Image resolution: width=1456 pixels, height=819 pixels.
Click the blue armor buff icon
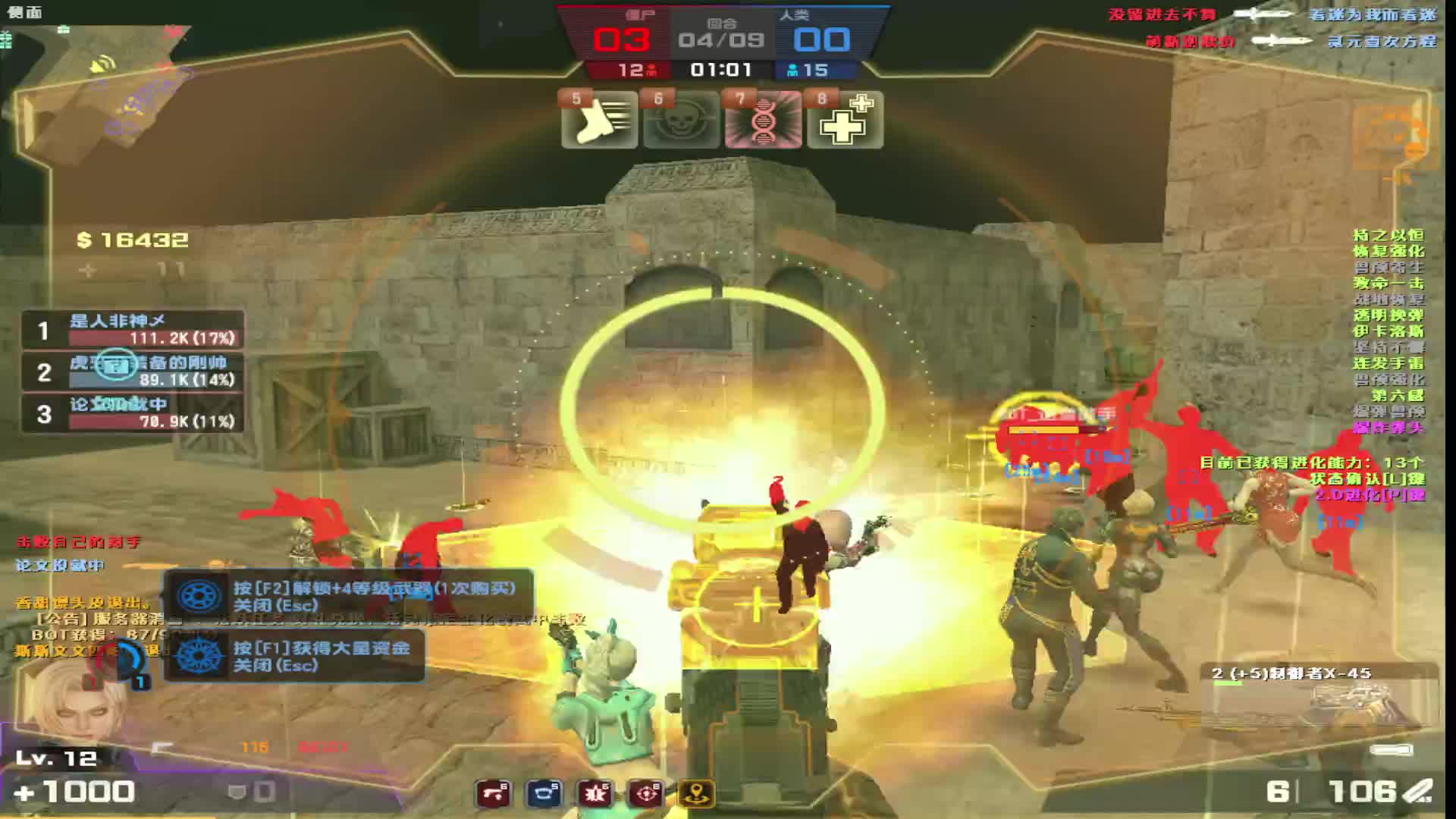click(544, 794)
